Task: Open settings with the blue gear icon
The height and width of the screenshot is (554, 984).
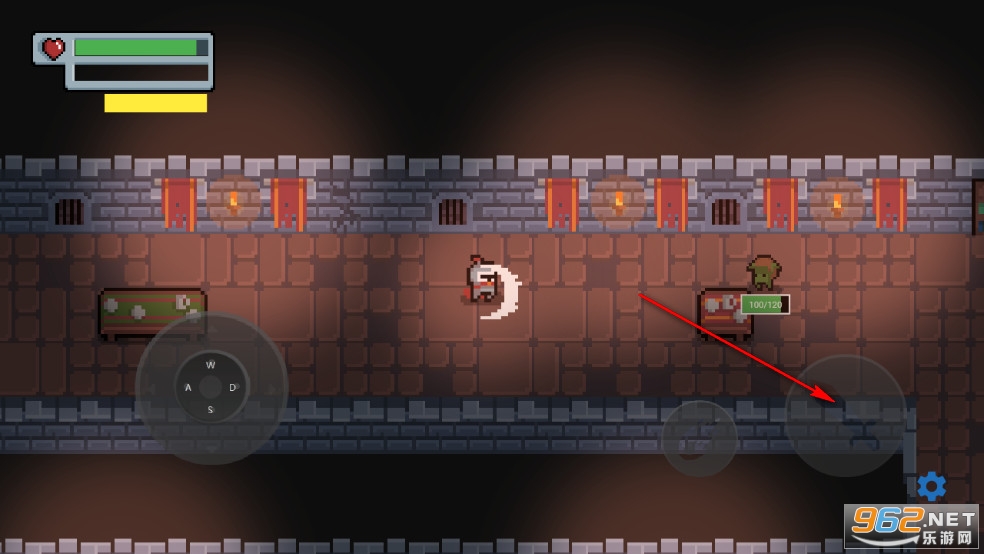Action: coord(931,486)
